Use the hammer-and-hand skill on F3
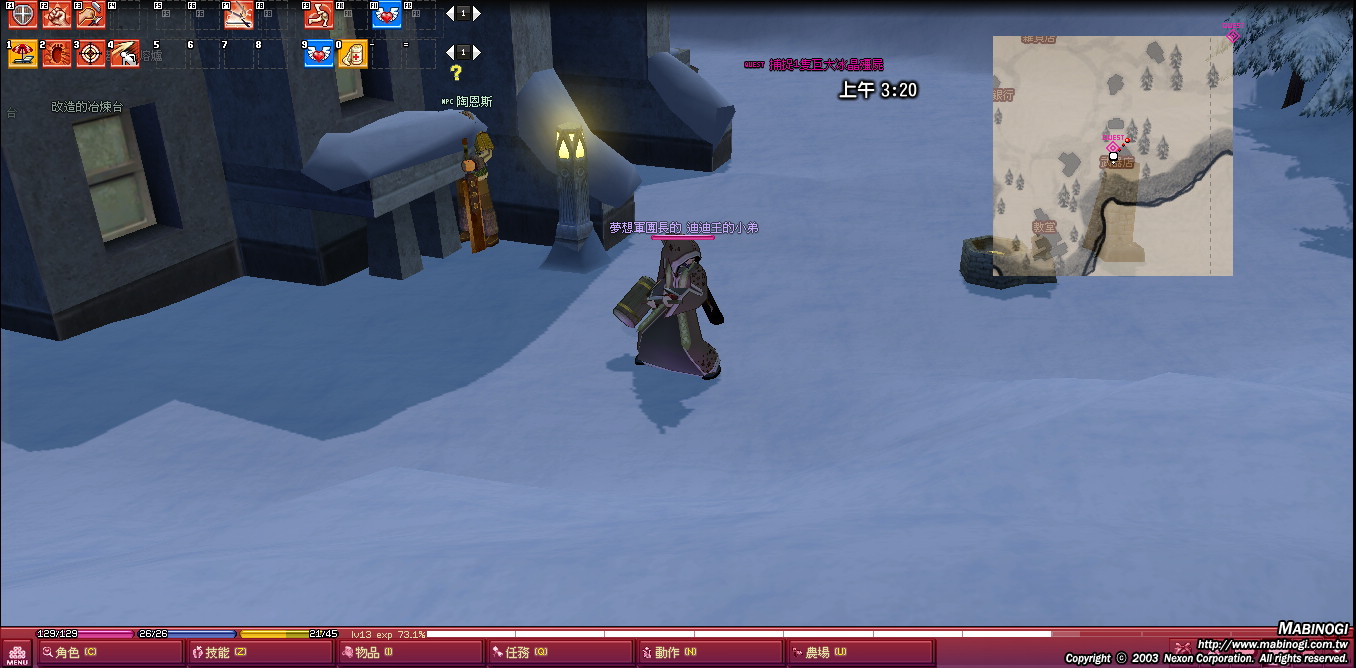Image resolution: width=1356 pixels, height=668 pixels. 90,14
